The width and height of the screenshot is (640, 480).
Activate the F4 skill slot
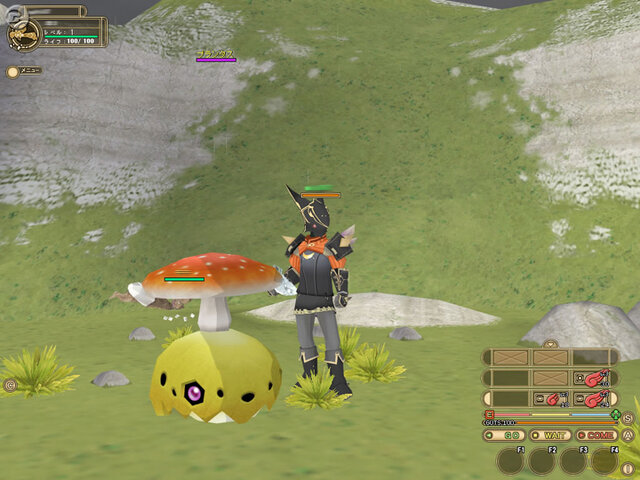[x=604, y=461]
